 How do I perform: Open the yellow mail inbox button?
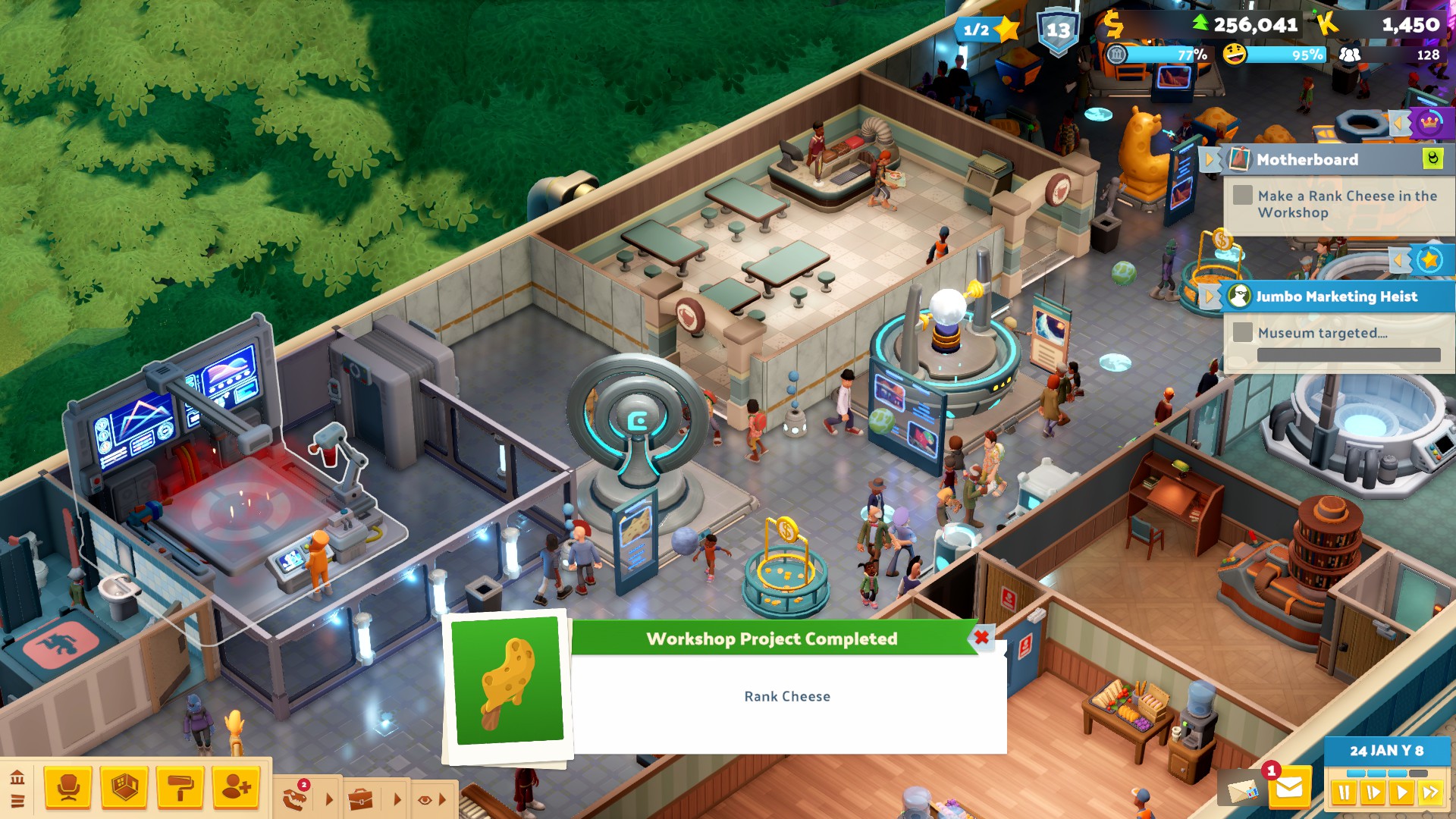[1288, 789]
